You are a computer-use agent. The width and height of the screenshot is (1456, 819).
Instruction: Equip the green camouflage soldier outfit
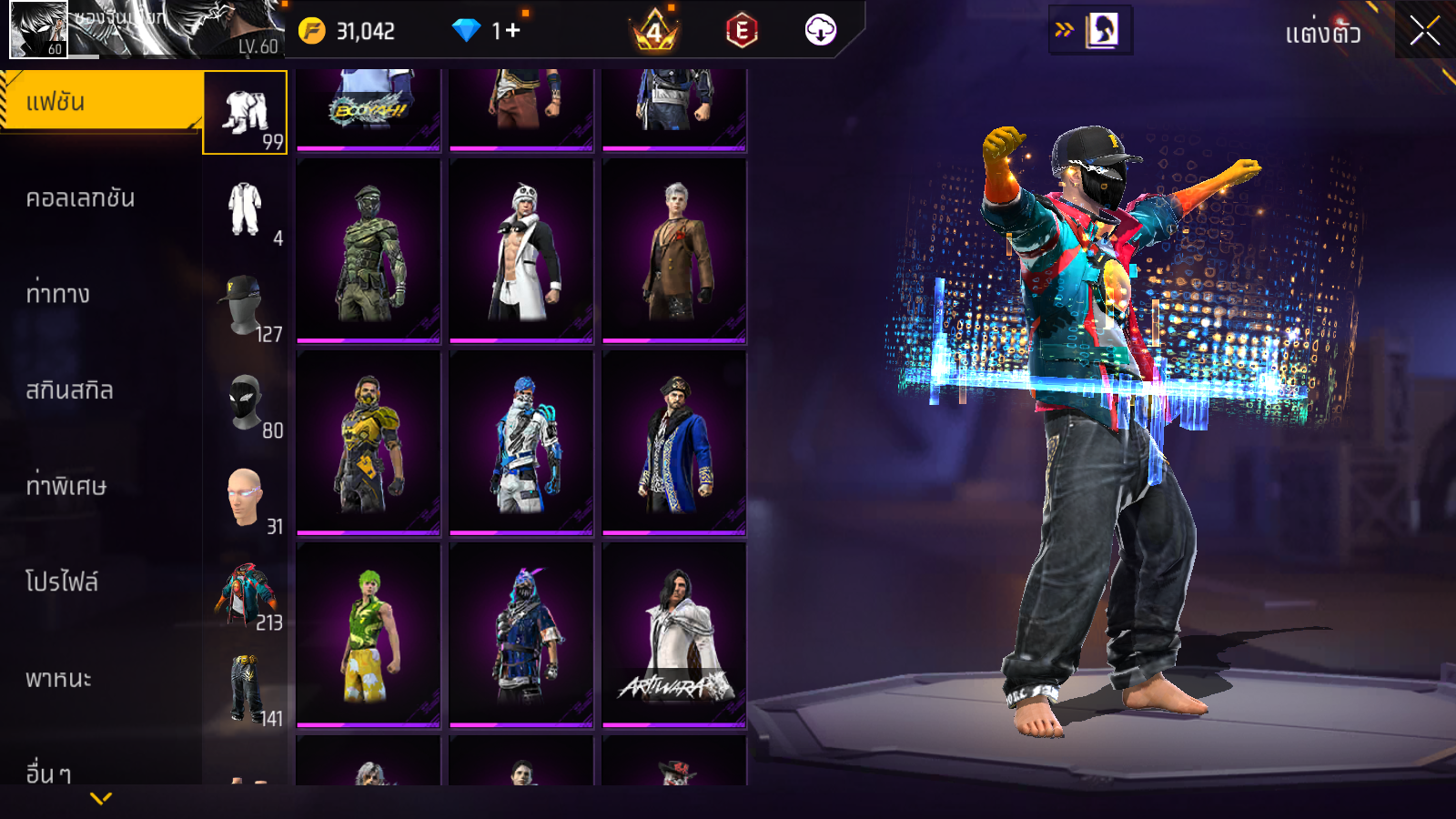369,252
